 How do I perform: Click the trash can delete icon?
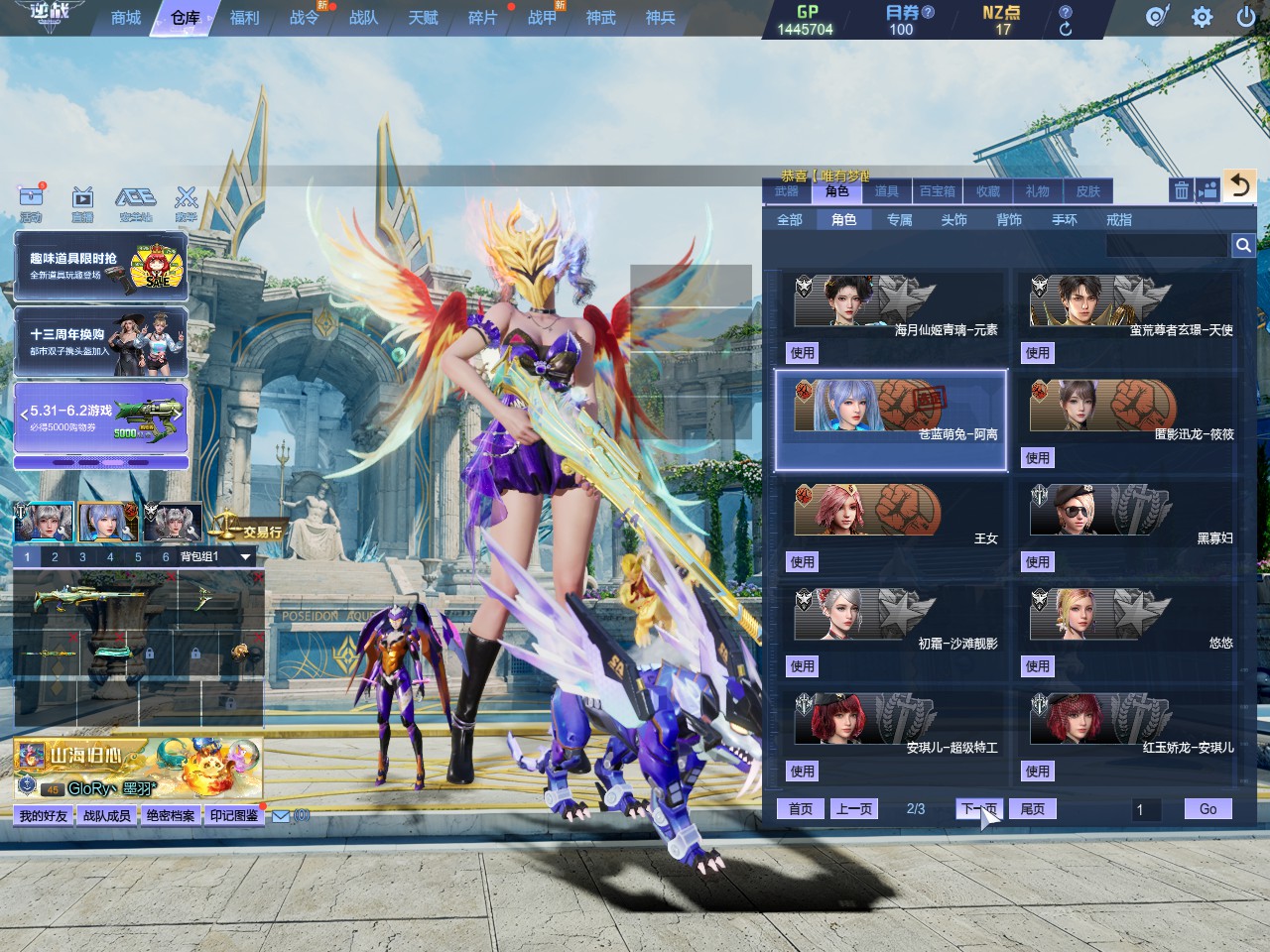(x=1181, y=190)
